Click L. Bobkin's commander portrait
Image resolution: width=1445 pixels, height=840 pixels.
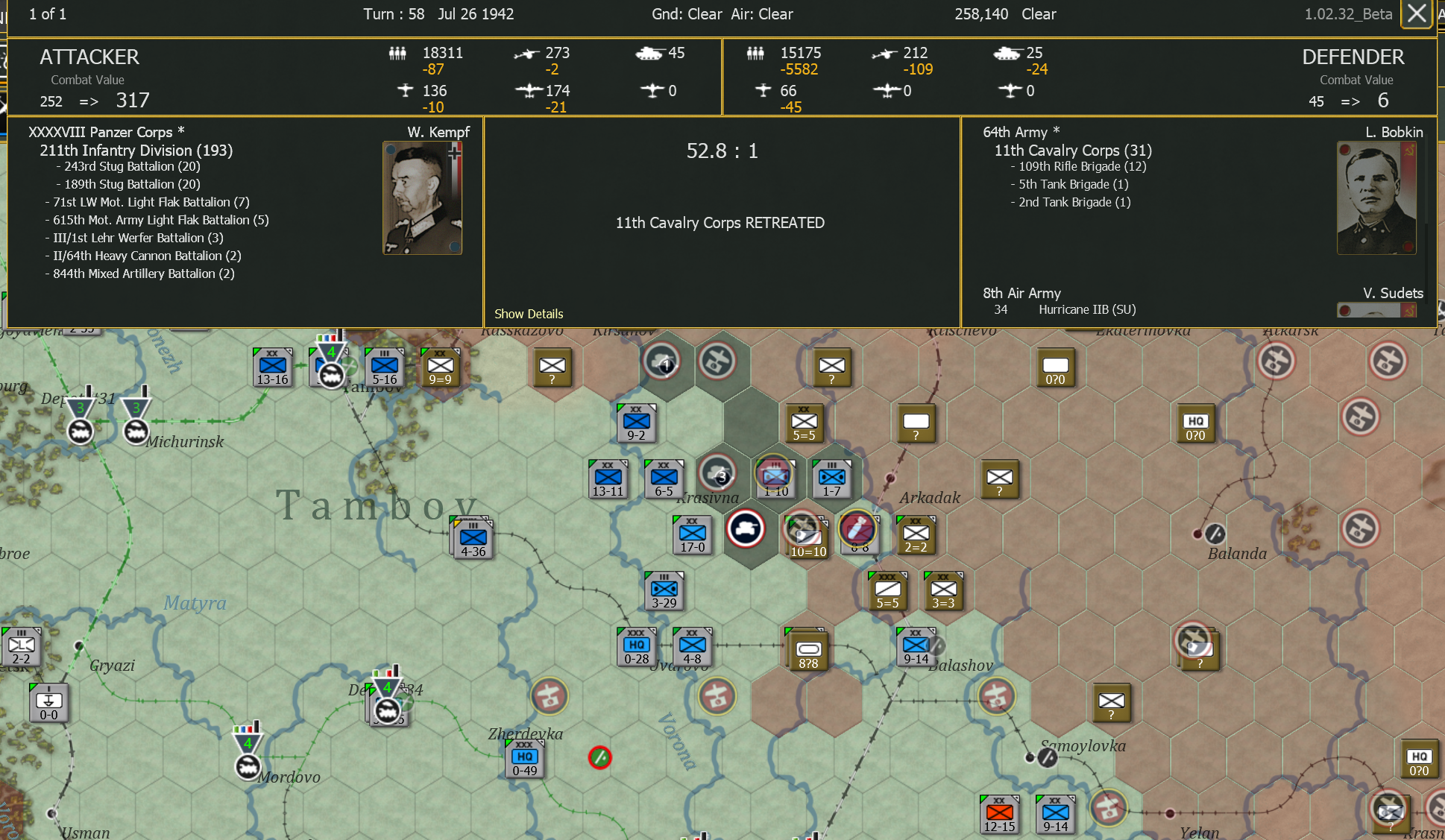(x=1376, y=198)
